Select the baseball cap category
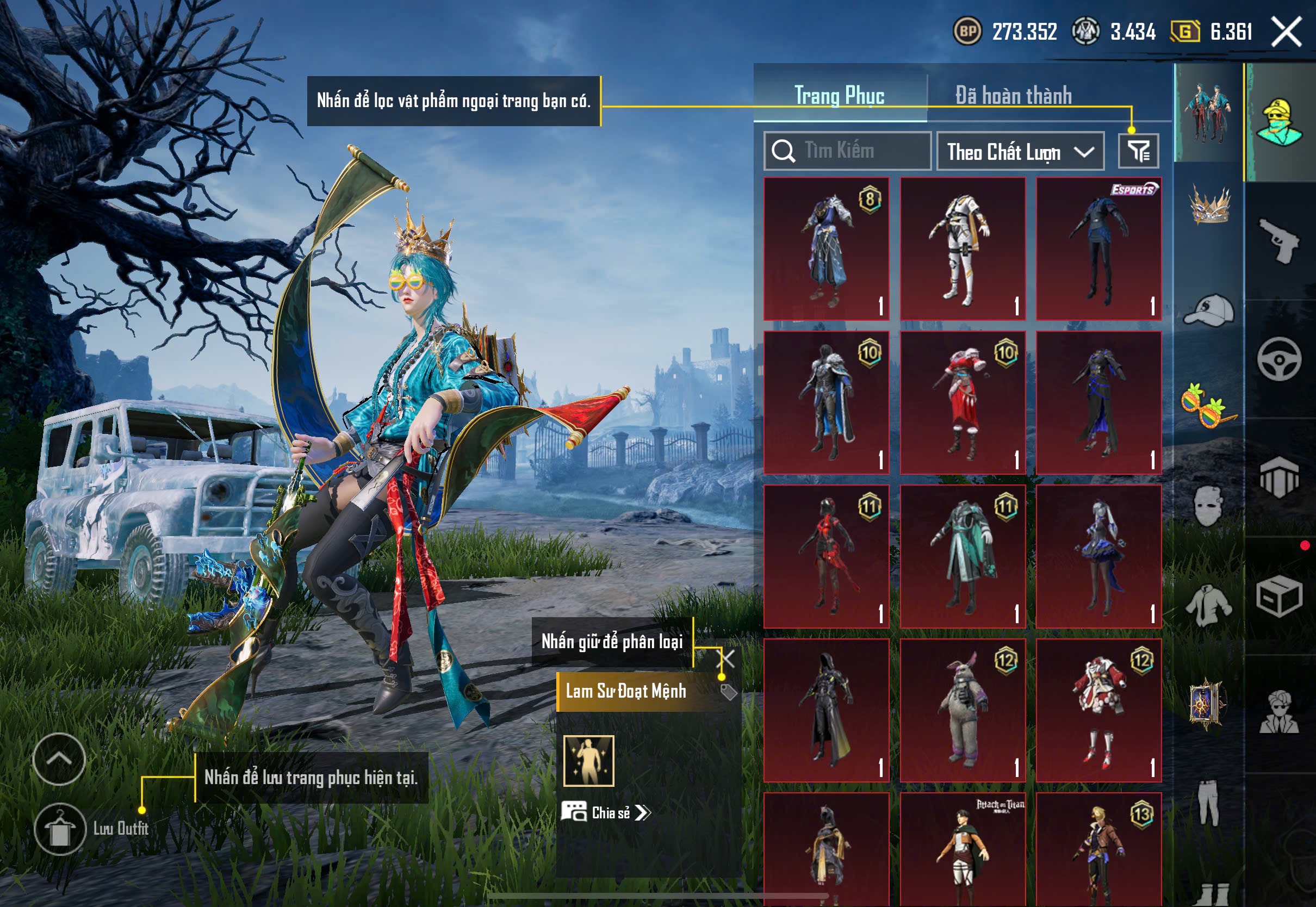The width and height of the screenshot is (1316, 907). click(1209, 310)
